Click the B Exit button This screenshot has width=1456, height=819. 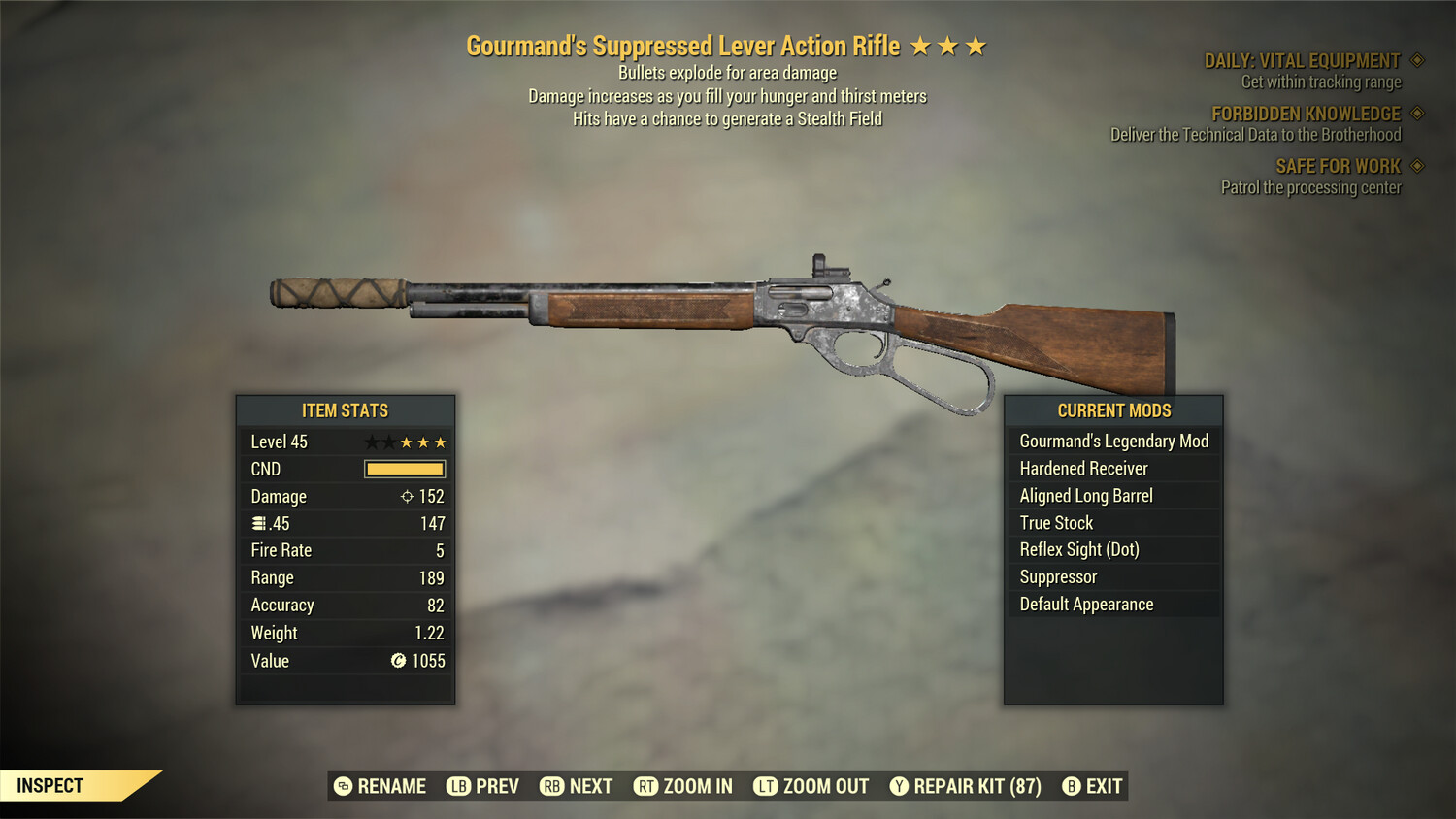click(1072, 786)
